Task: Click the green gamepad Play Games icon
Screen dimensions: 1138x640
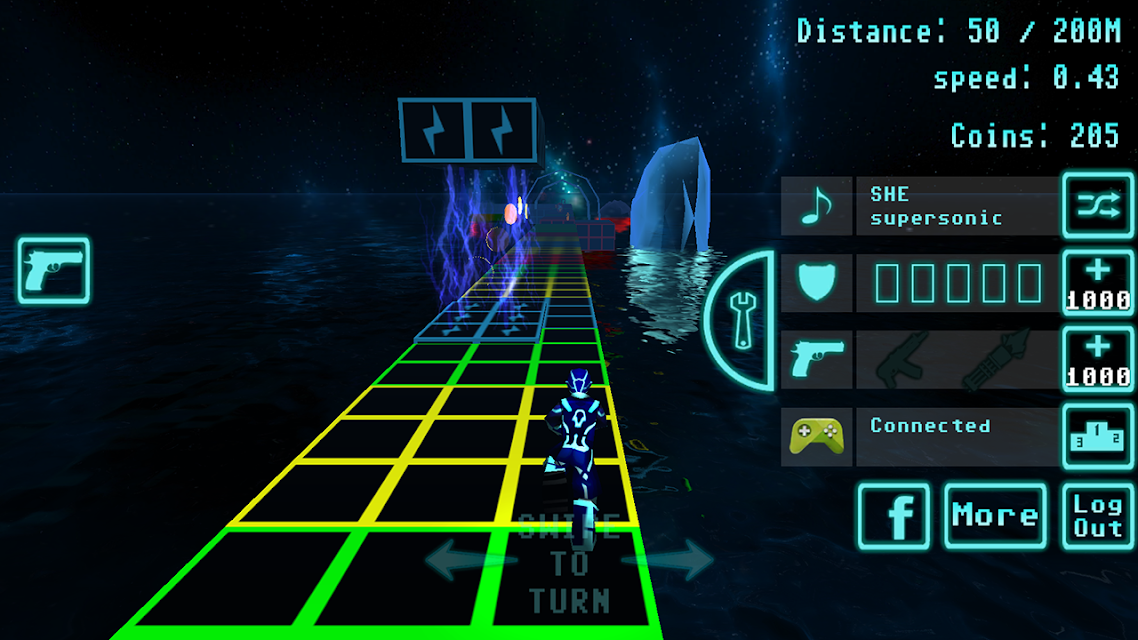Action: coord(816,436)
